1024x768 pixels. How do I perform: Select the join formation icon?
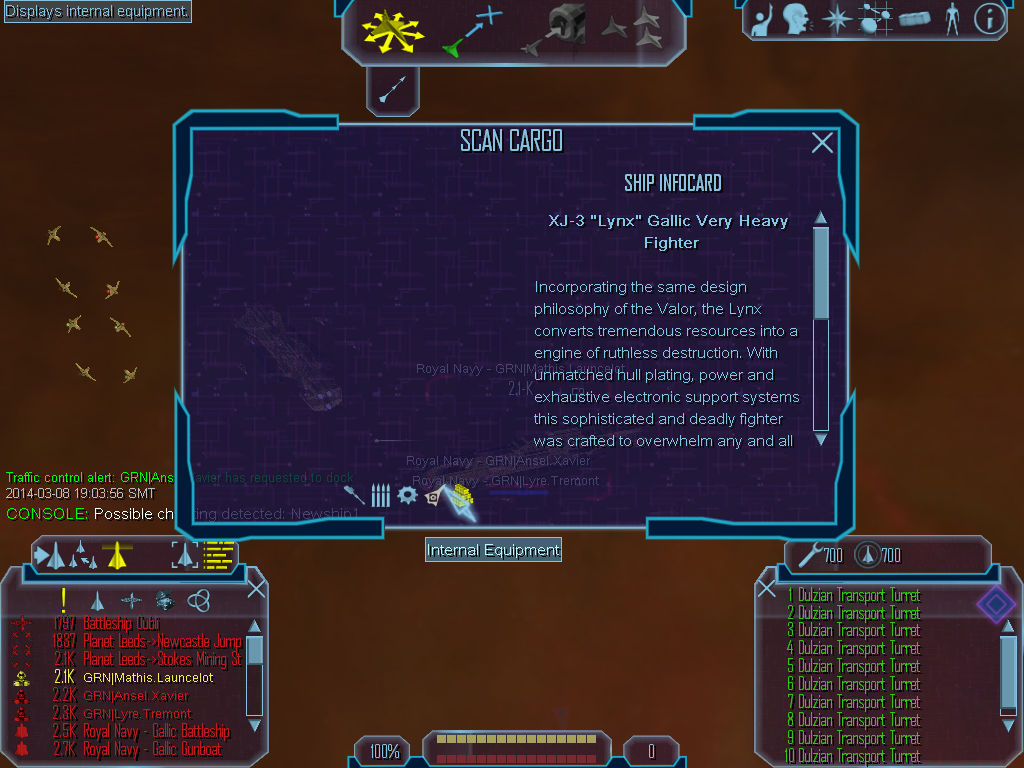coord(632,31)
